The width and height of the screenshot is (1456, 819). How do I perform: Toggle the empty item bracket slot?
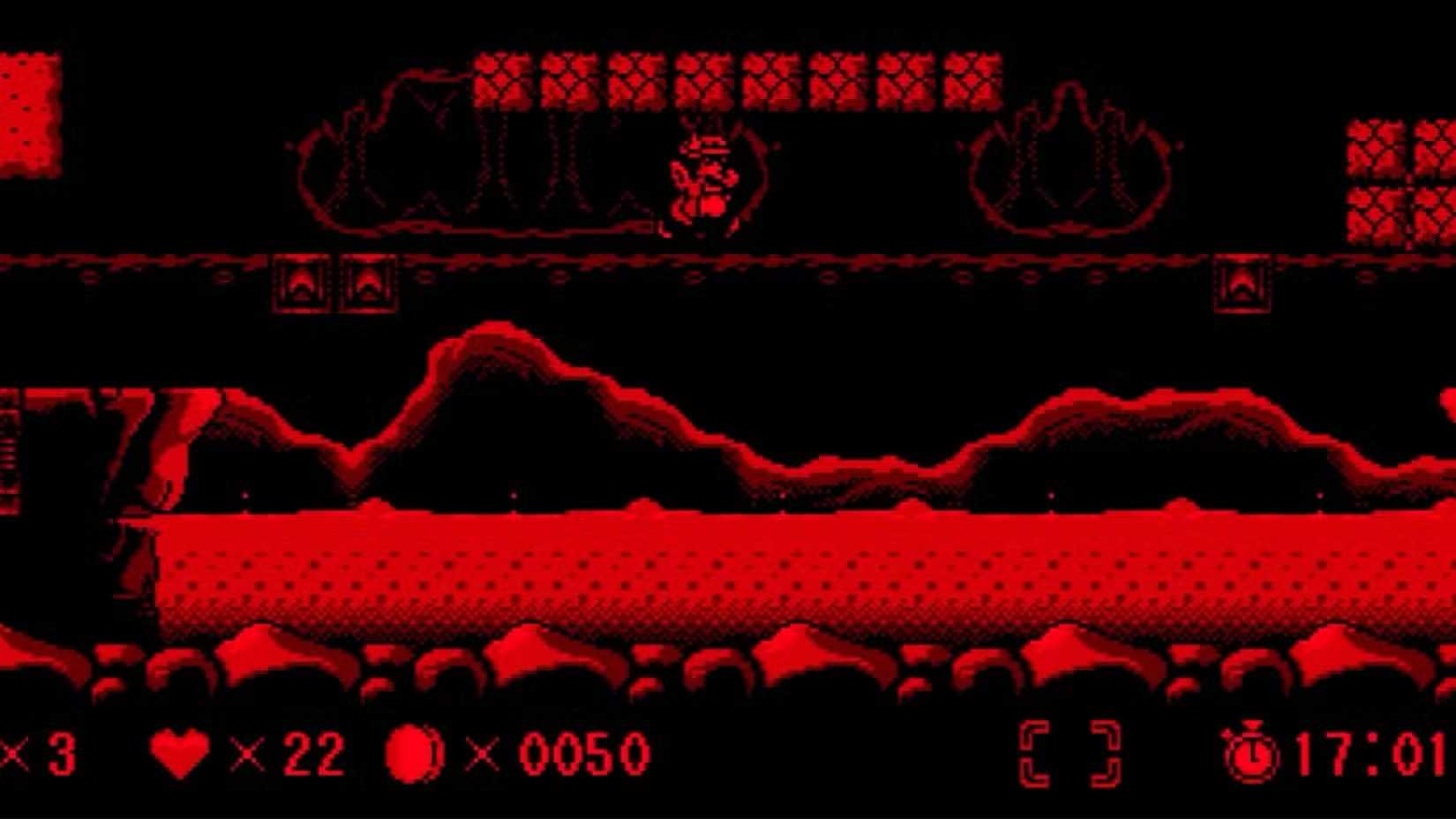click(1068, 752)
